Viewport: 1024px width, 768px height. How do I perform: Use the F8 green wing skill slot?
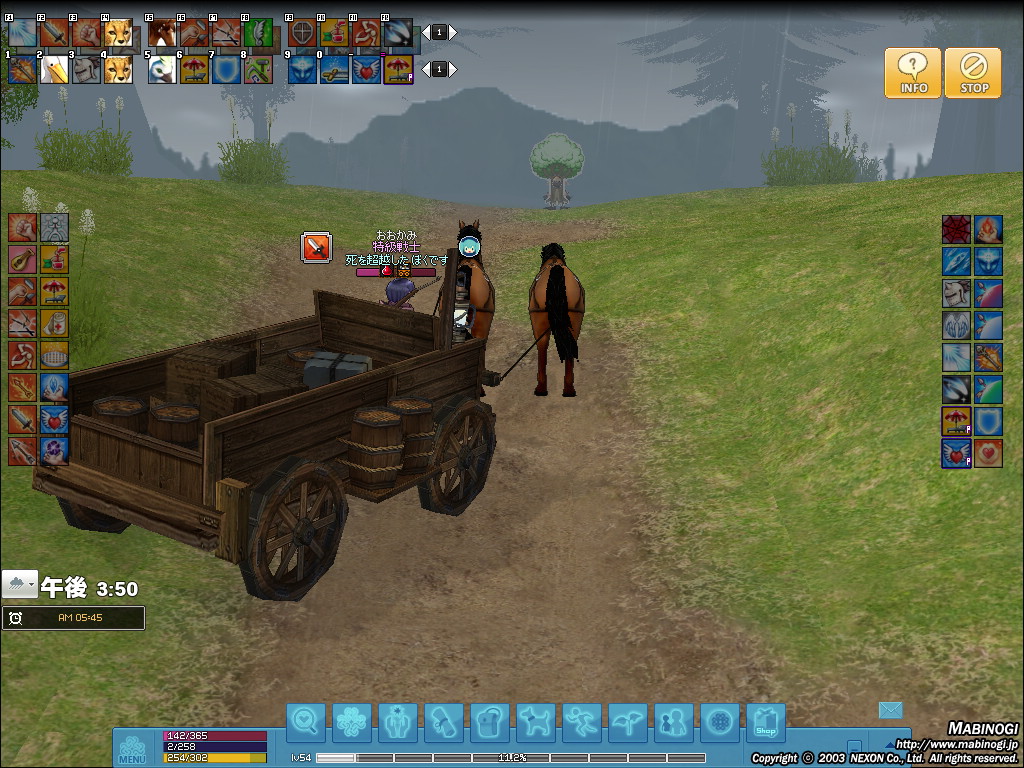258,33
